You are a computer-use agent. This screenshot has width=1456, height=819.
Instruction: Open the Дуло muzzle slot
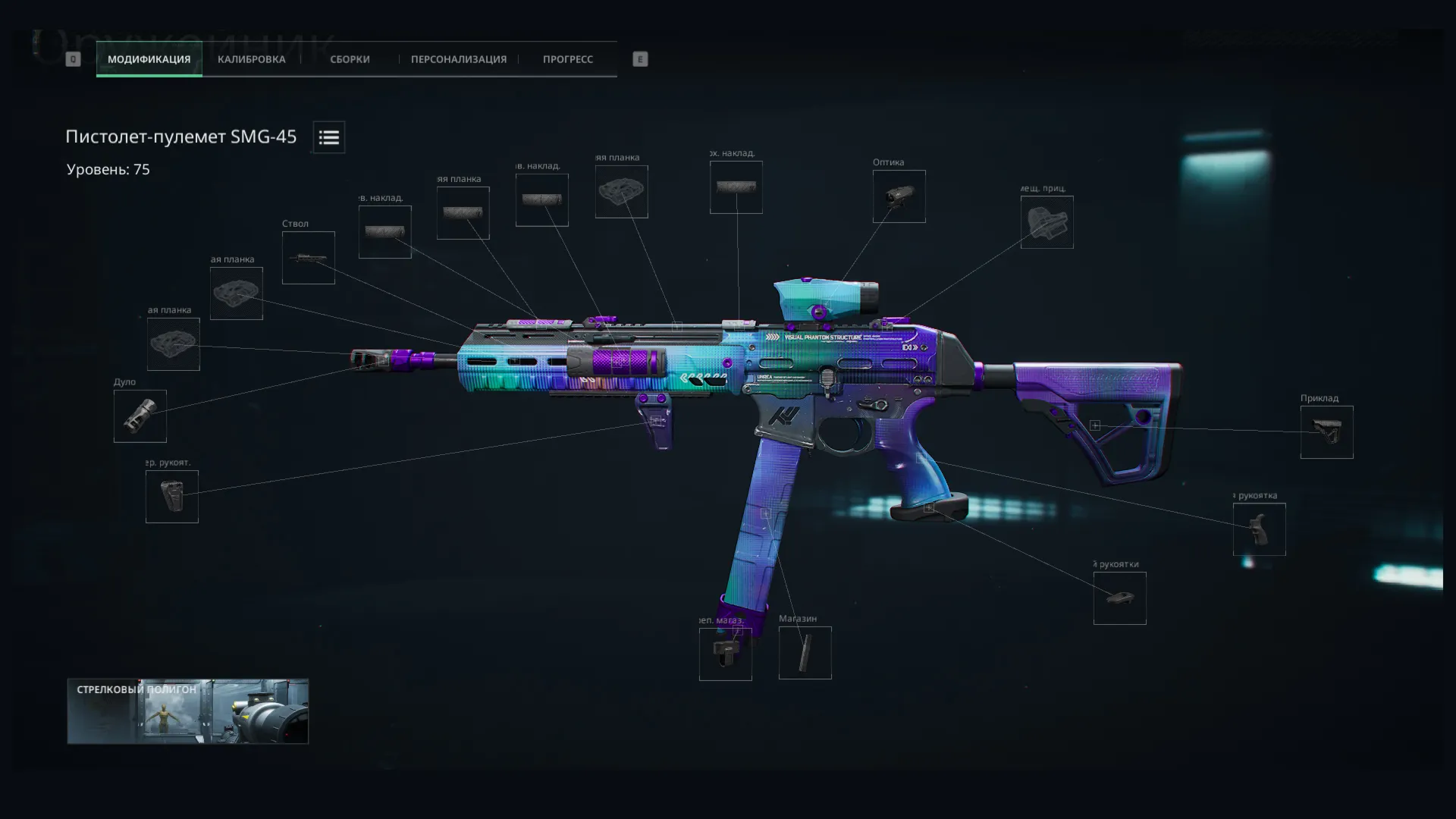click(140, 416)
